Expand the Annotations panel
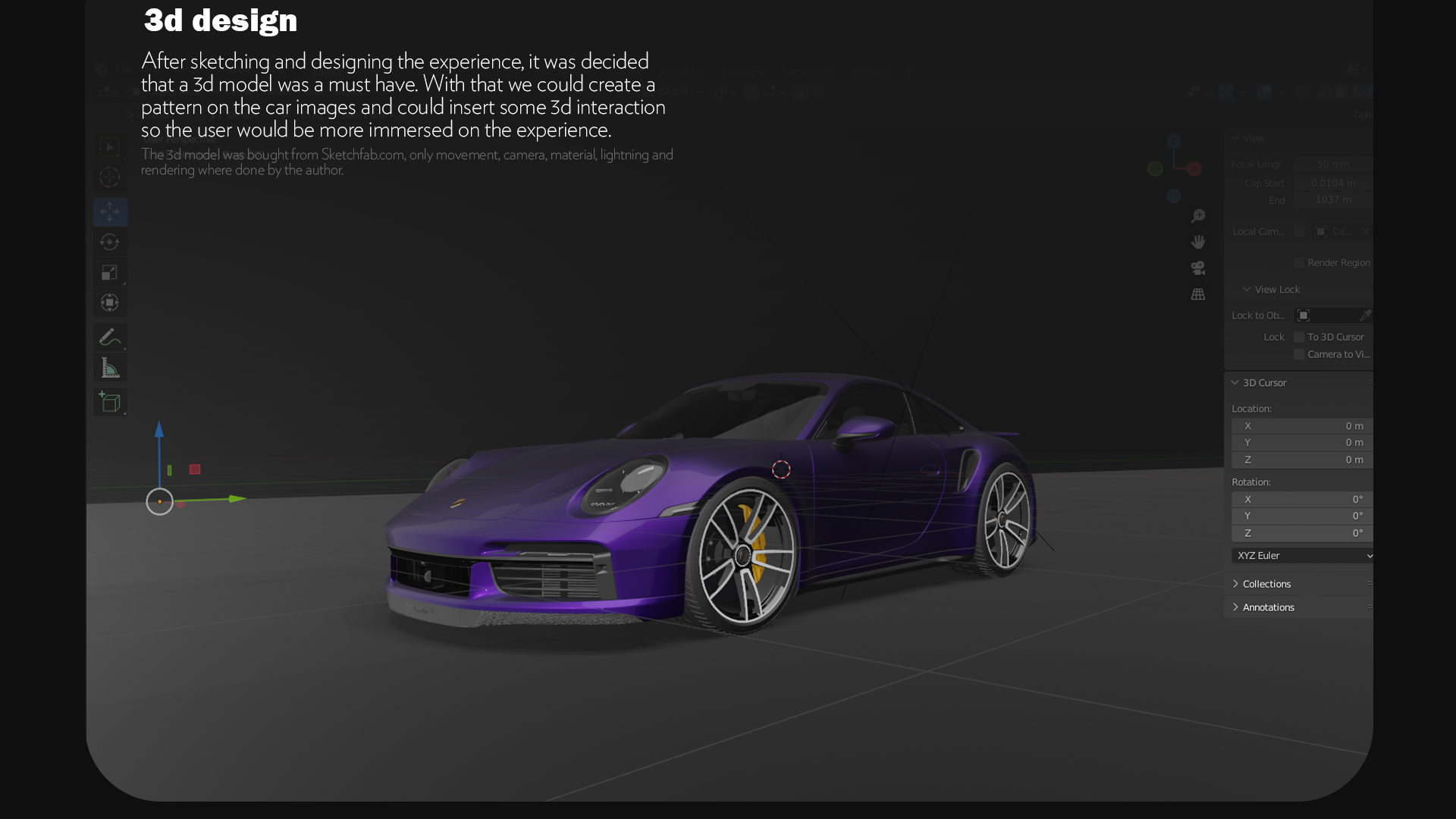This screenshot has height=819, width=1456. [x=1268, y=607]
